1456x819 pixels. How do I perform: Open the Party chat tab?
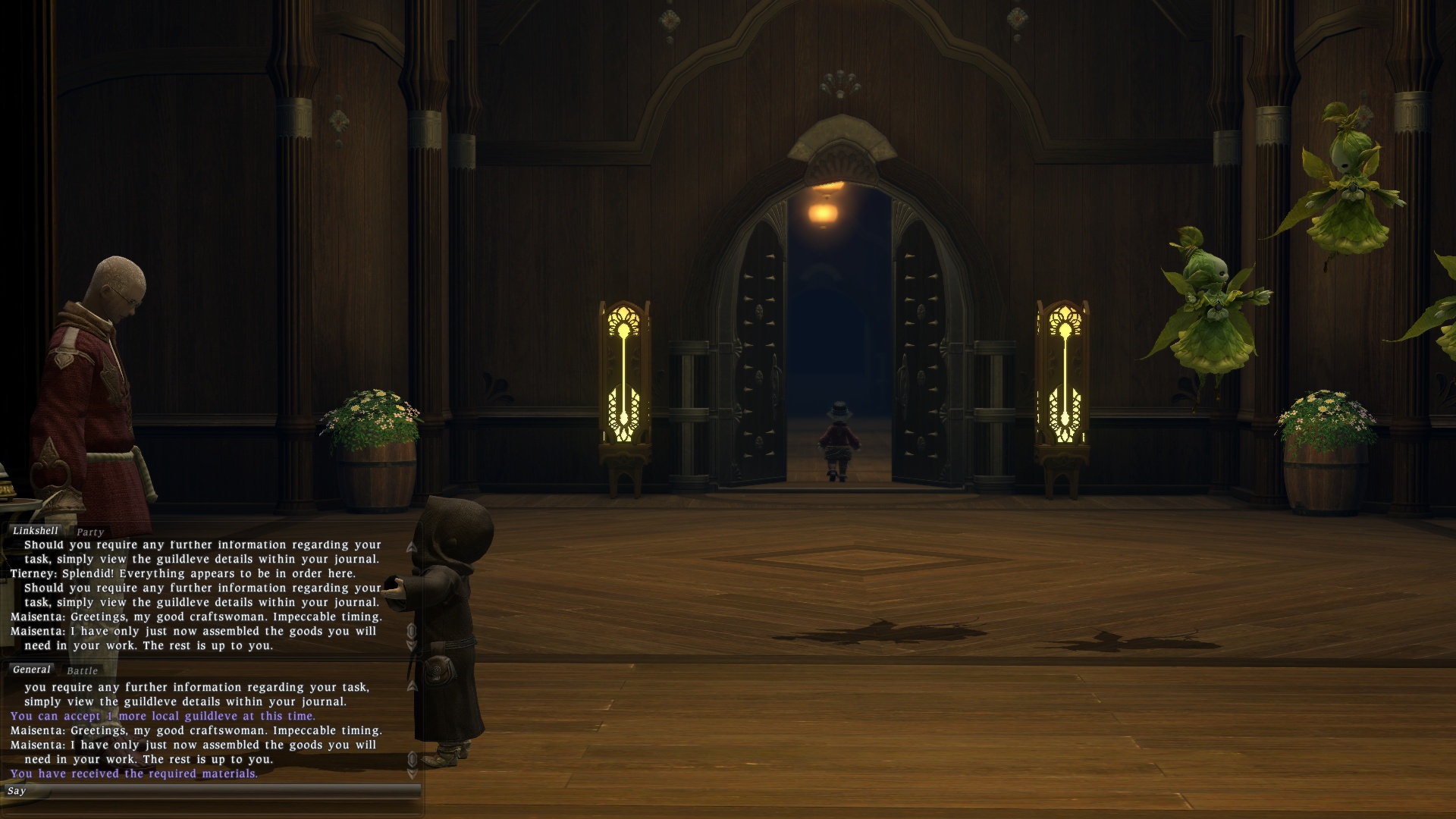(x=89, y=532)
